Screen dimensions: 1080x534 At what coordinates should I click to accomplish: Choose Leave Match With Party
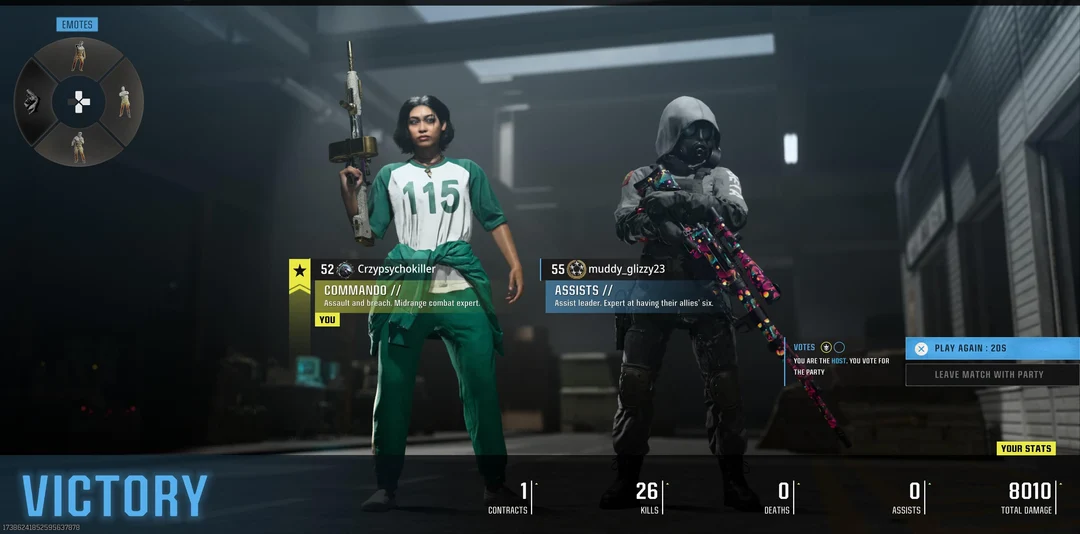pos(991,375)
